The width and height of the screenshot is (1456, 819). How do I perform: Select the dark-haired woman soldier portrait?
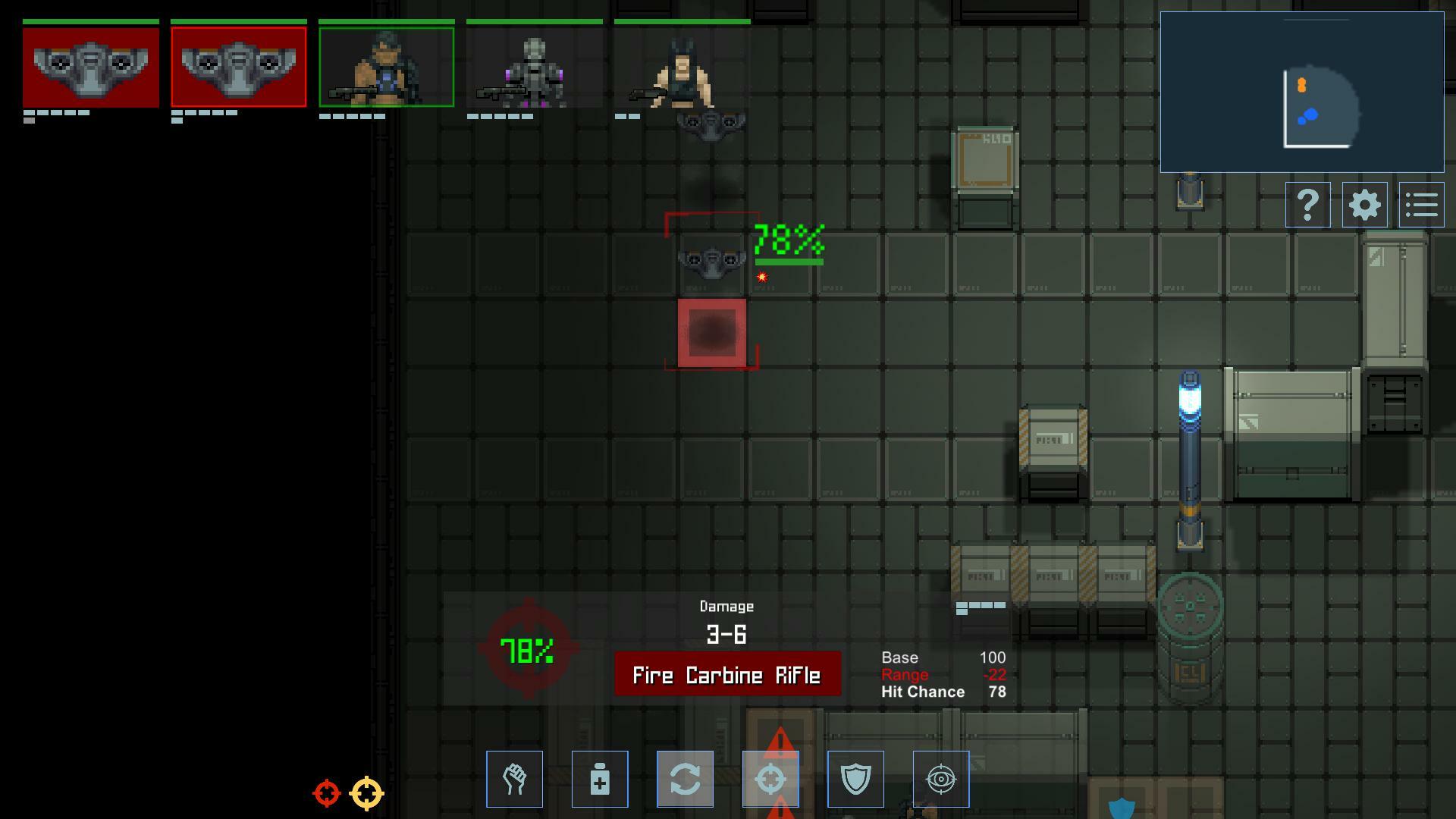pyautogui.click(x=682, y=67)
